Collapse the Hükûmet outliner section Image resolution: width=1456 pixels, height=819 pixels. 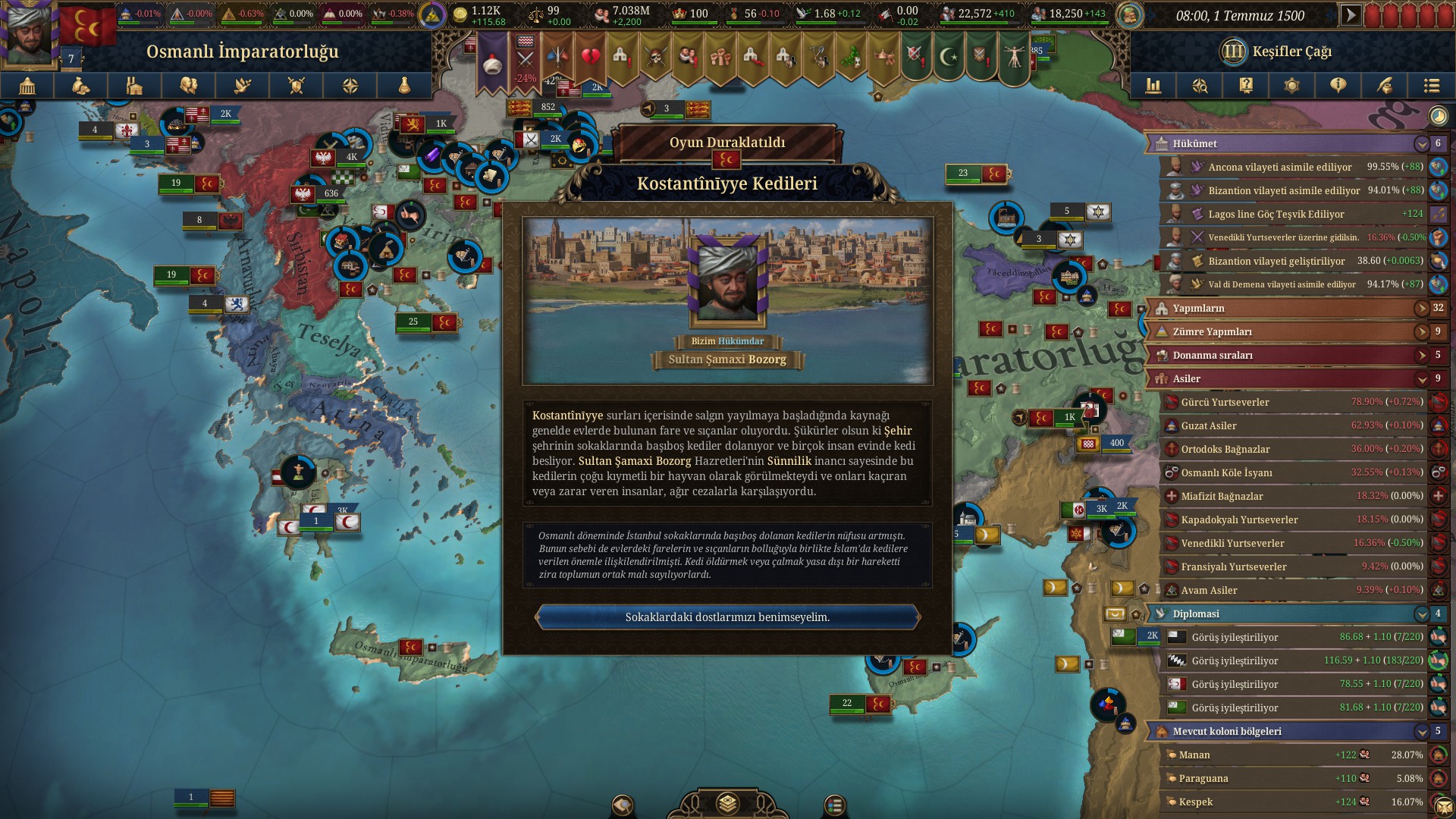(x=1421, y=144)
